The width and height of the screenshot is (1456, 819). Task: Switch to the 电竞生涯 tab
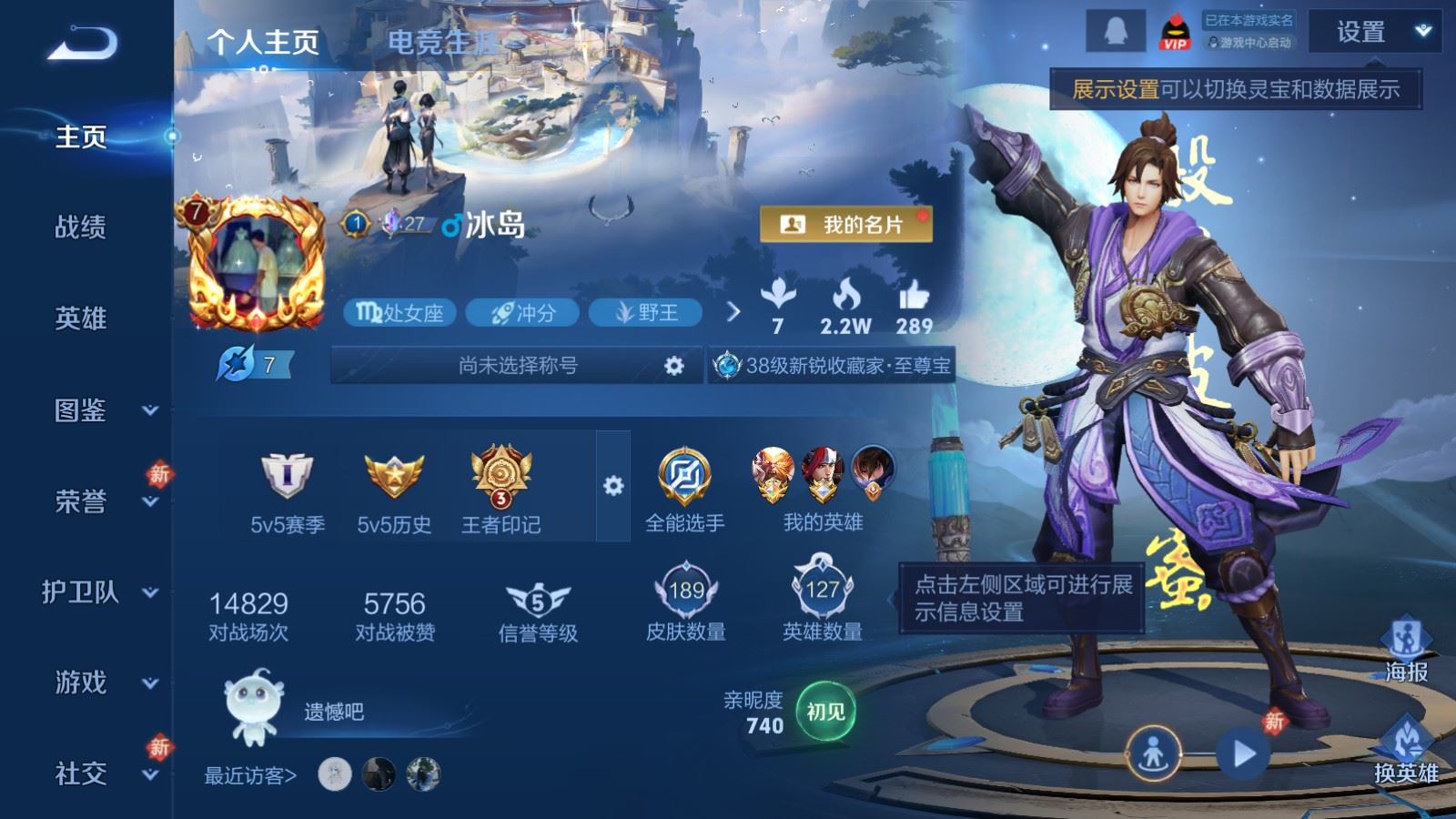click(x=443, y=42)
